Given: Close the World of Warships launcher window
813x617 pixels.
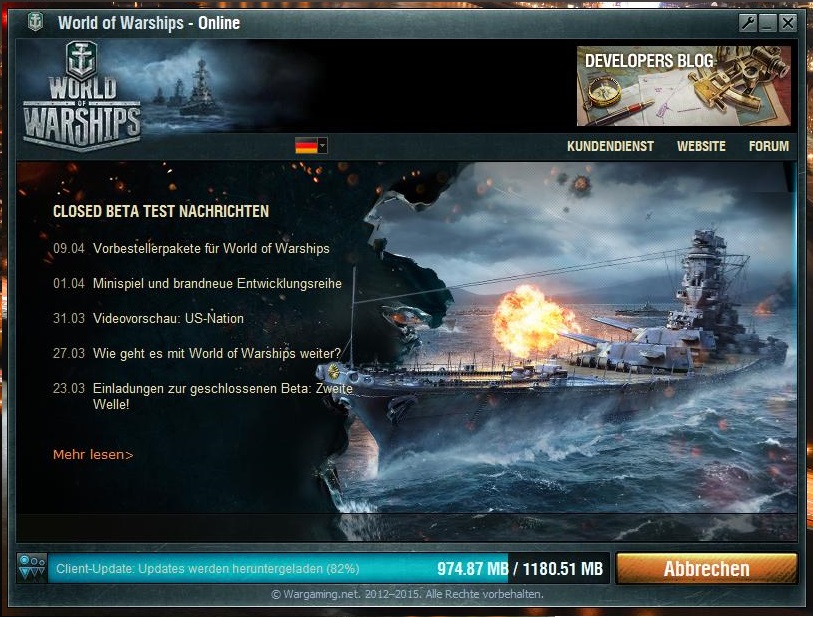Looking at the screenshot, I should tap(788, 24).
